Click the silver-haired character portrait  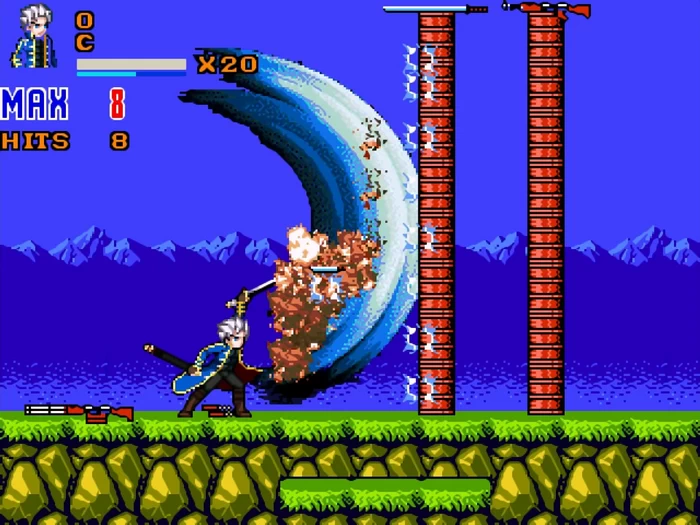coord(36,36)
